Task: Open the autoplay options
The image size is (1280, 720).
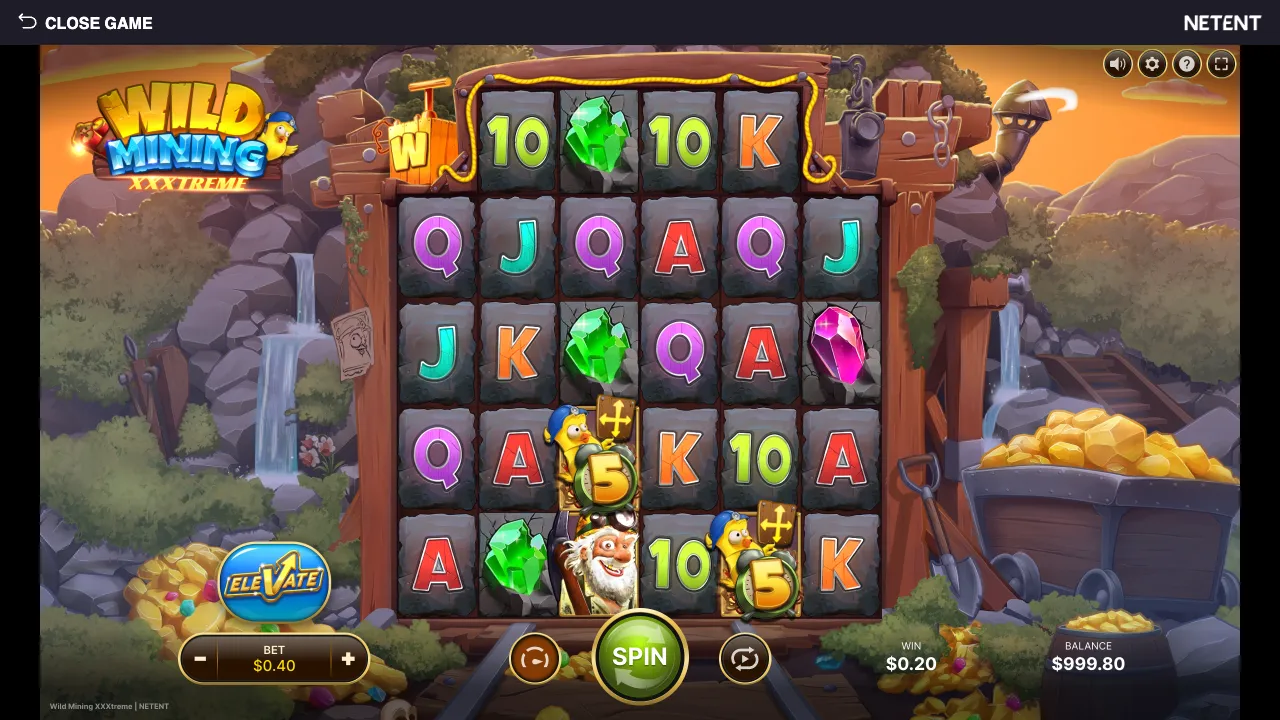Action: [x=744, y=657]
